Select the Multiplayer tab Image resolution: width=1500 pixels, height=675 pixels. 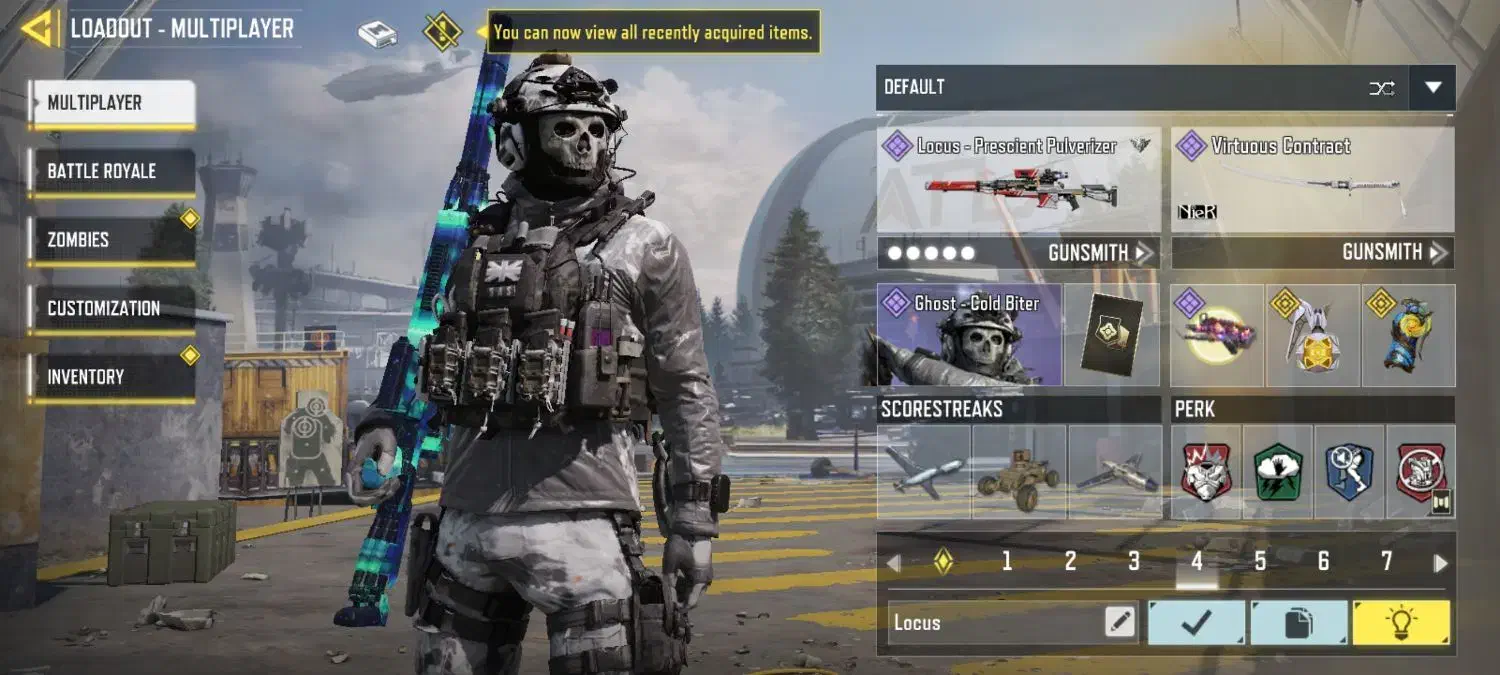point(112,103)
